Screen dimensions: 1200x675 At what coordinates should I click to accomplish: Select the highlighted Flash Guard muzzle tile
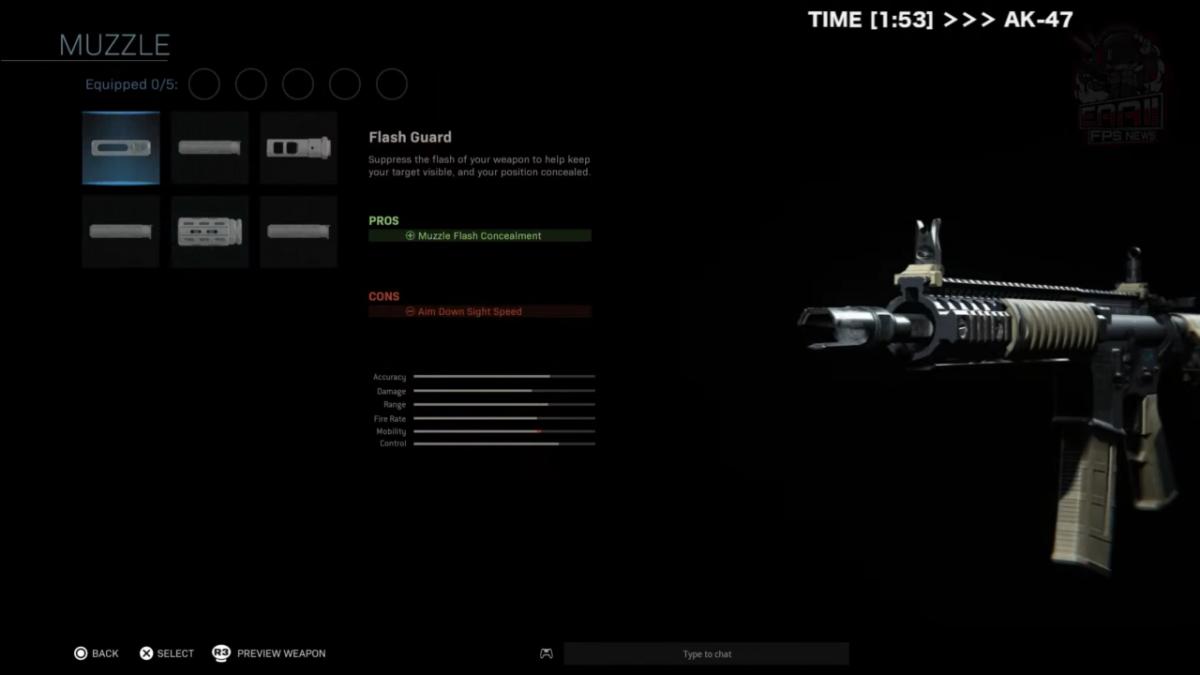pyautogui.click(x=120, y=148)
